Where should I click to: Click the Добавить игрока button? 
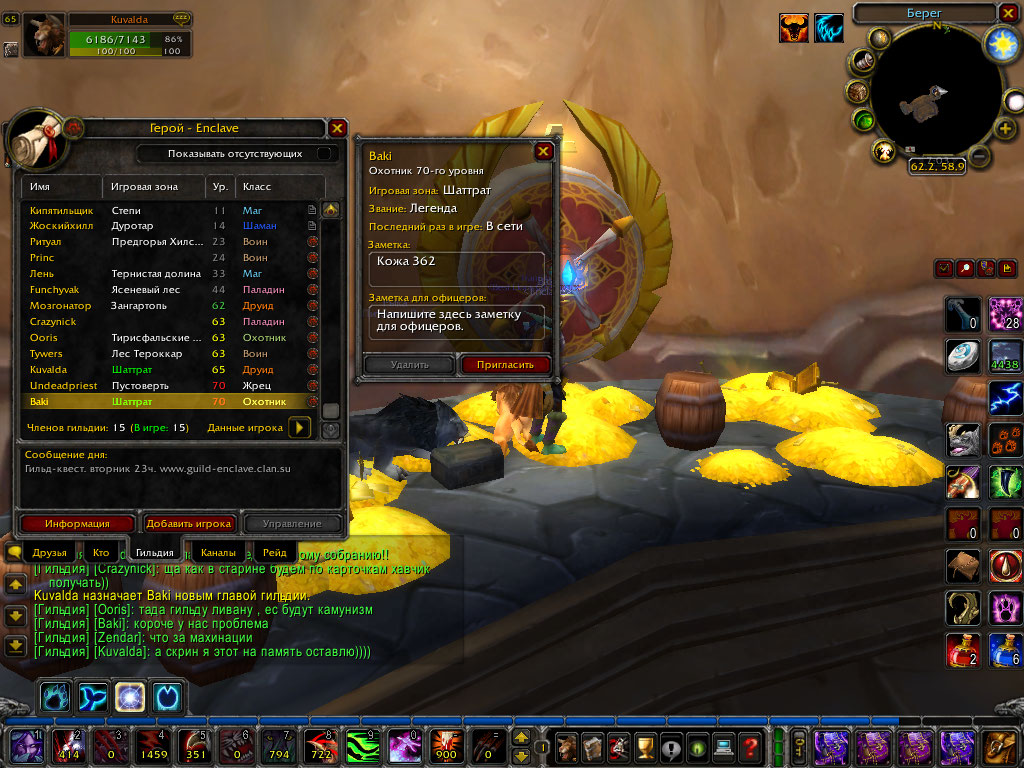(189, 523)
